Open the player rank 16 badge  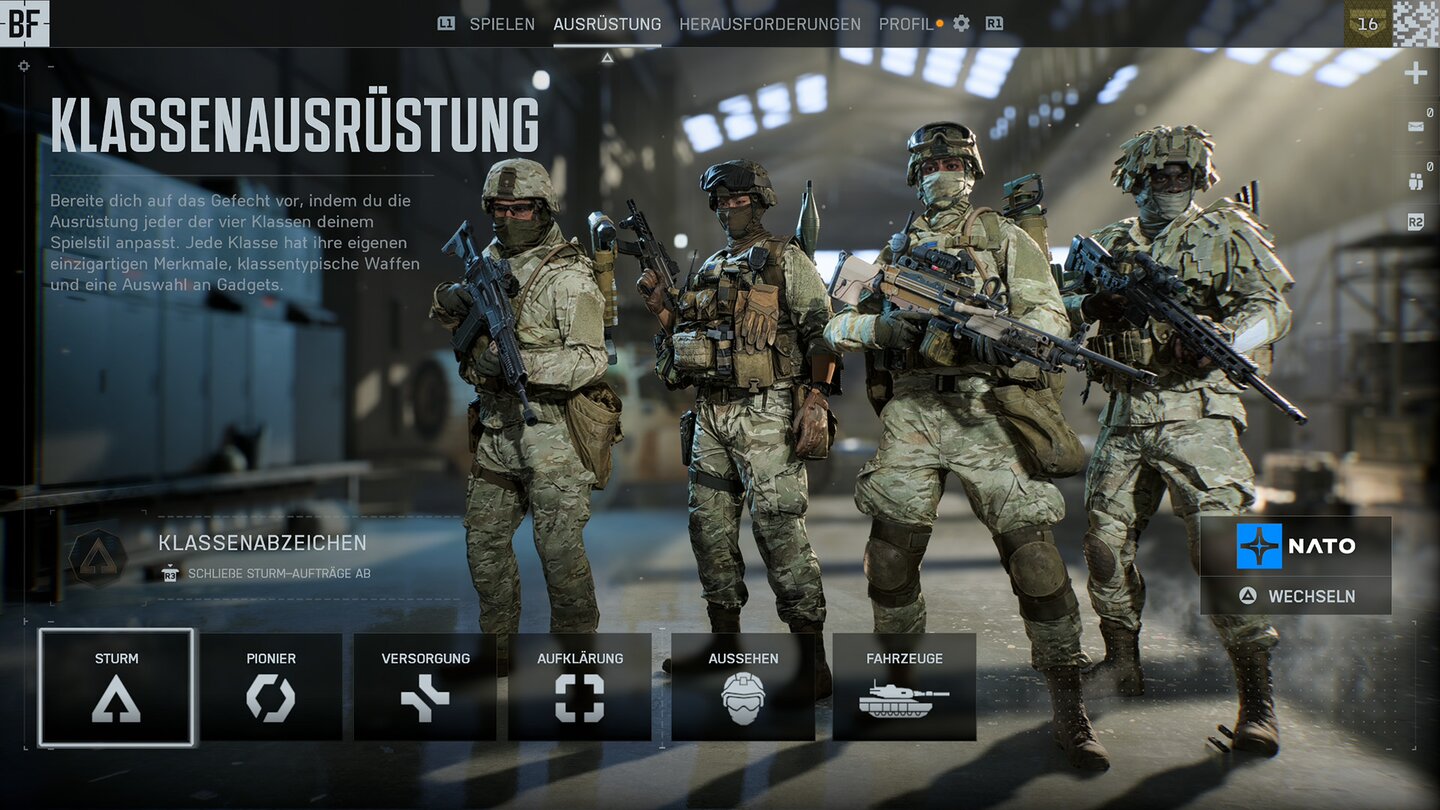[1367, 24]
